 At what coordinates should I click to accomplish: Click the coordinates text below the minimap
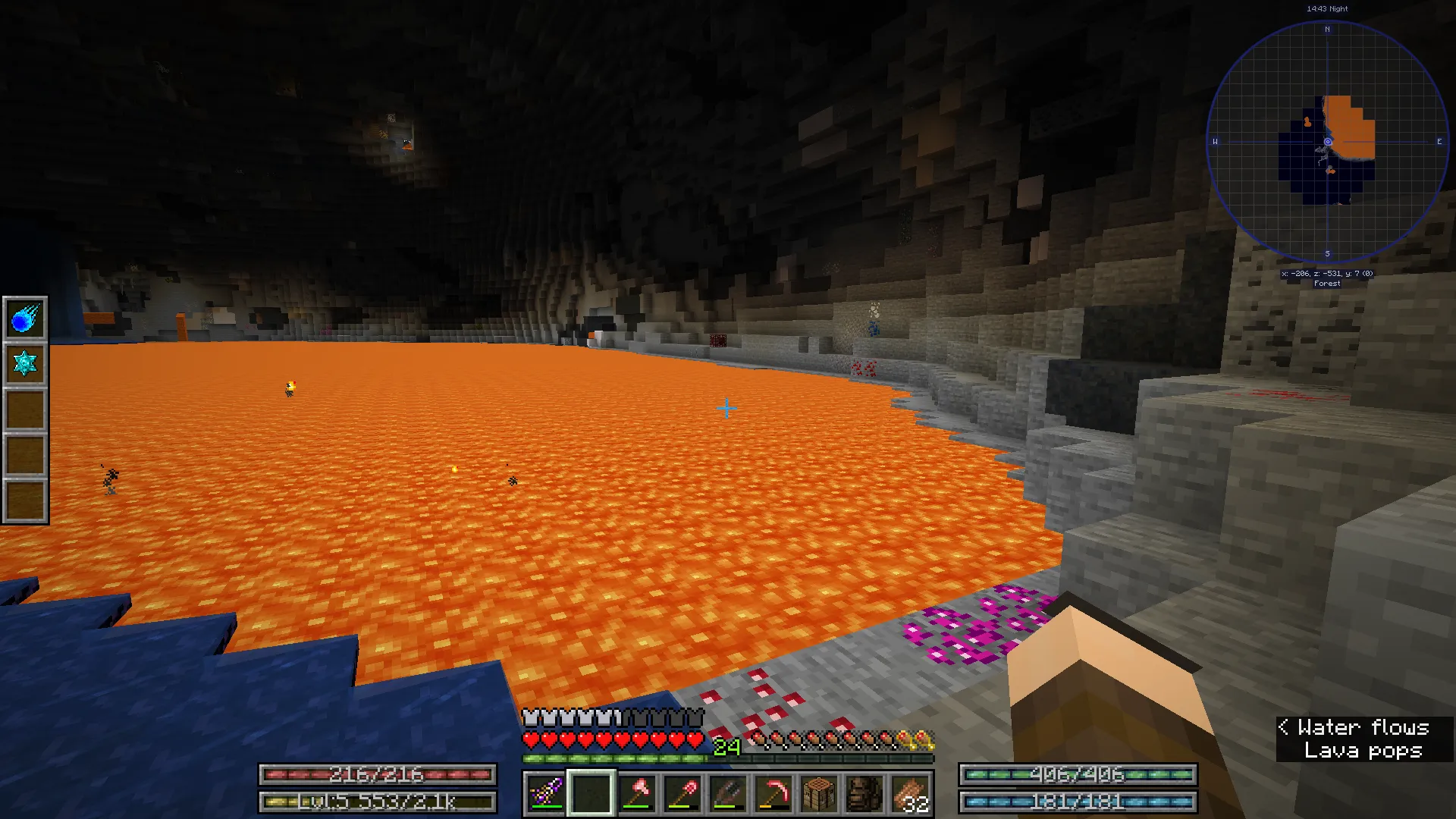[1326, 273]
